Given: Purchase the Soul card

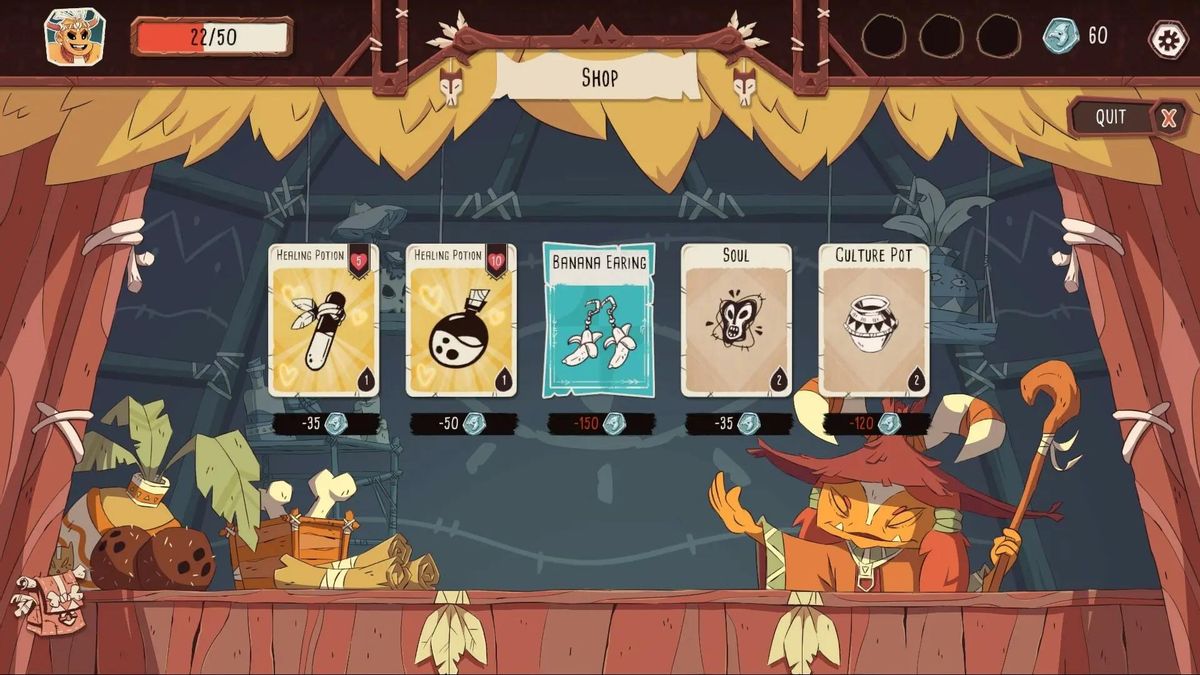Looking at the screenshot, I should point(736,320).
